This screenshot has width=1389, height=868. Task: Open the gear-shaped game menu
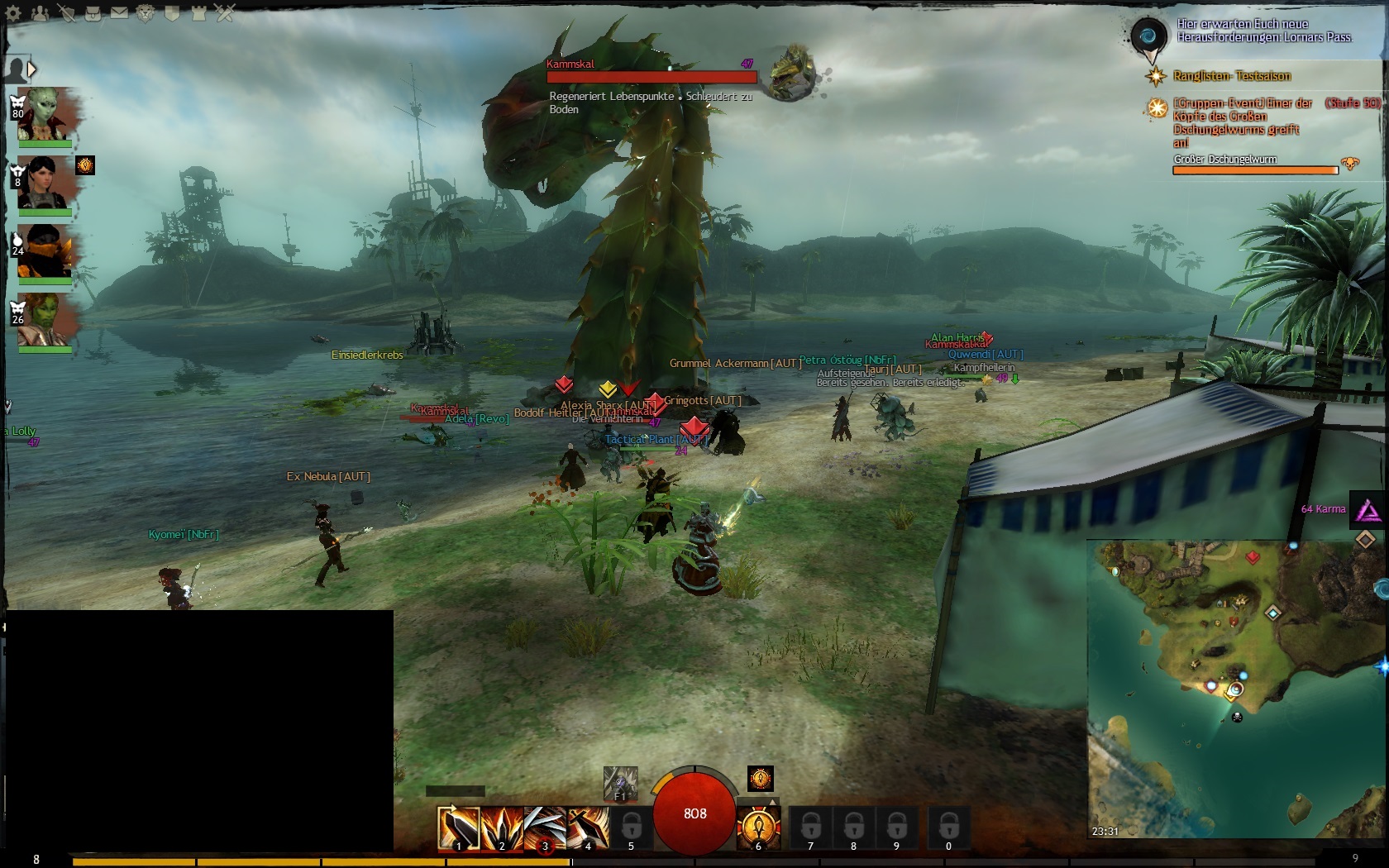[14, 13]
